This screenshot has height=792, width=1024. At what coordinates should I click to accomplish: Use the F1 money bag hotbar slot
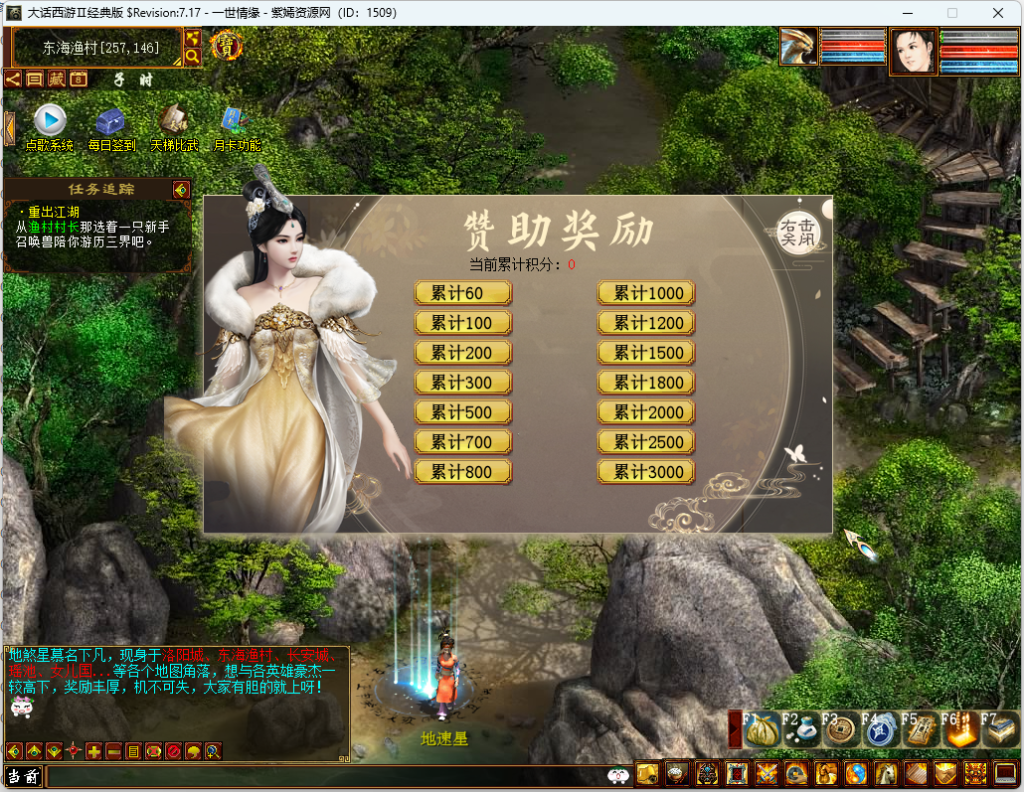pyautogui.click(x=762, y=730)
